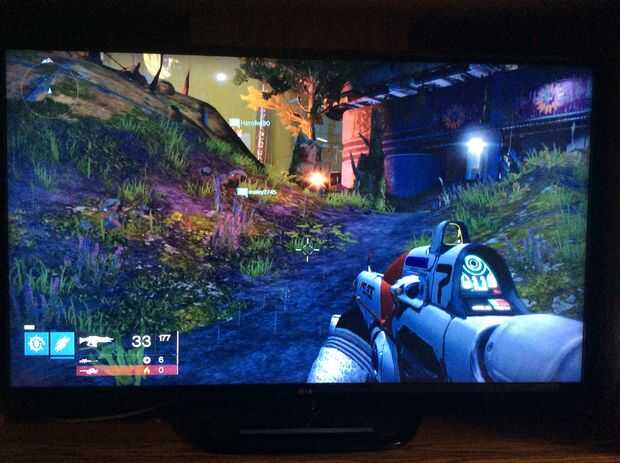The image size is (620, 463).
Task: Activate the melee ability icon
Action: pos(63,344)
